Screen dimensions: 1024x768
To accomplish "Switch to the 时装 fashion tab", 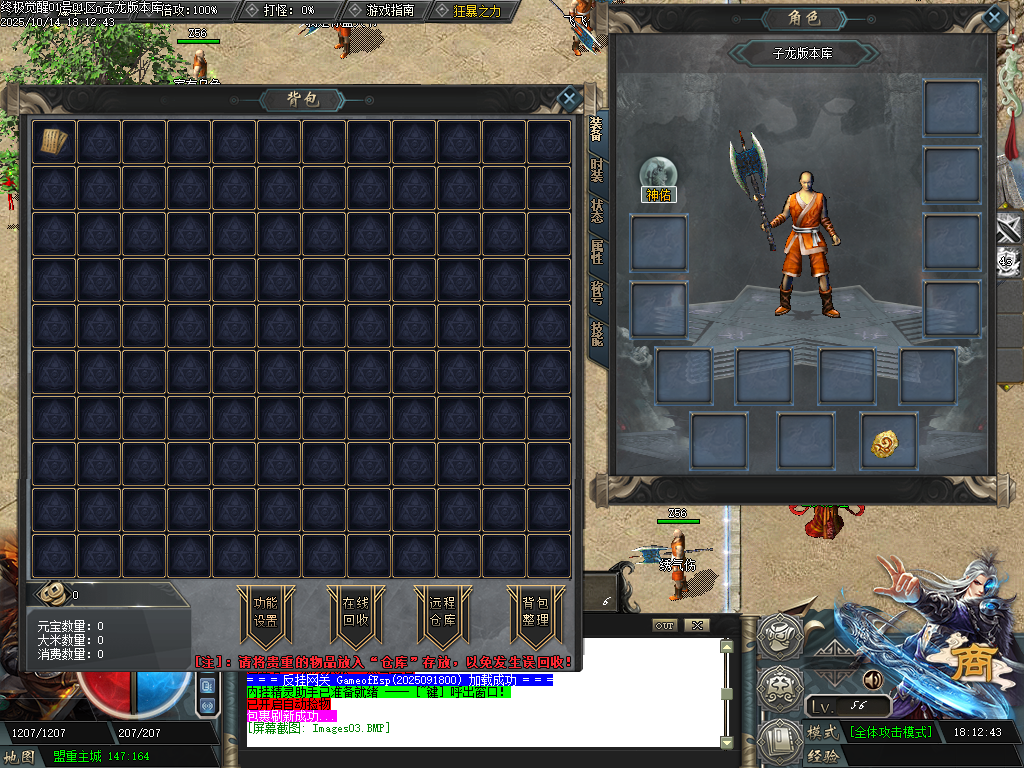I will [x=596, y=169].
